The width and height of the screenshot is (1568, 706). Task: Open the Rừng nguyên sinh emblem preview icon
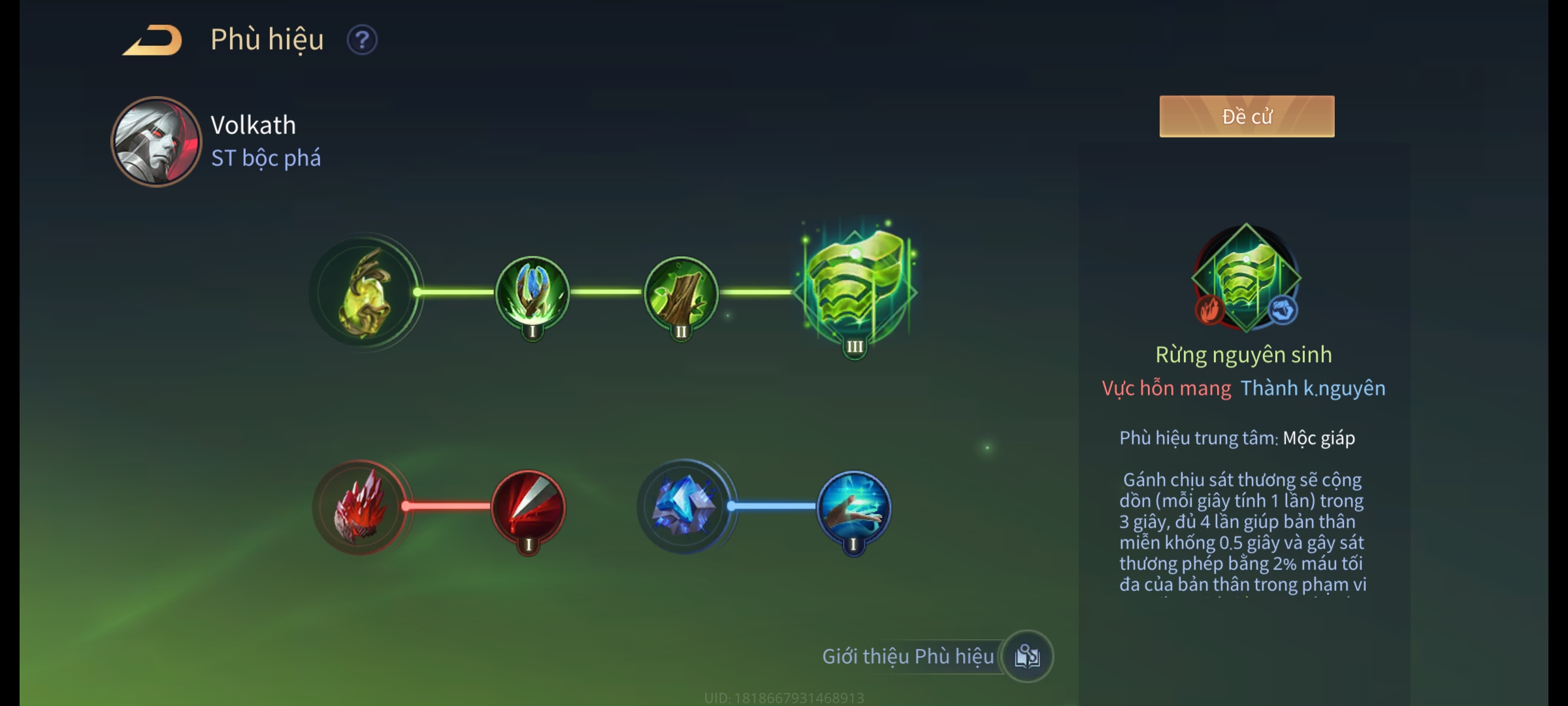click(1246, 278)
